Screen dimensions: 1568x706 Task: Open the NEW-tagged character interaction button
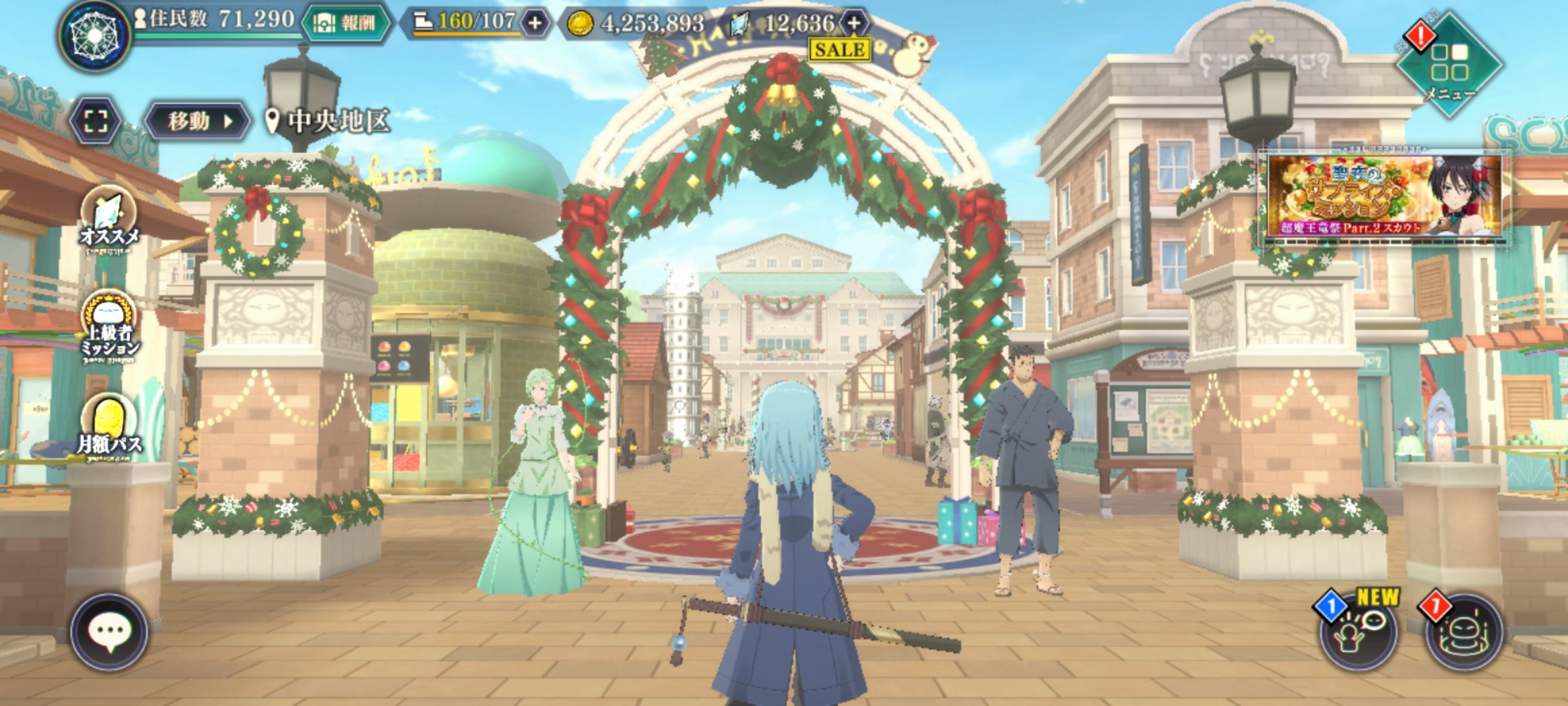coord(1358,632)
